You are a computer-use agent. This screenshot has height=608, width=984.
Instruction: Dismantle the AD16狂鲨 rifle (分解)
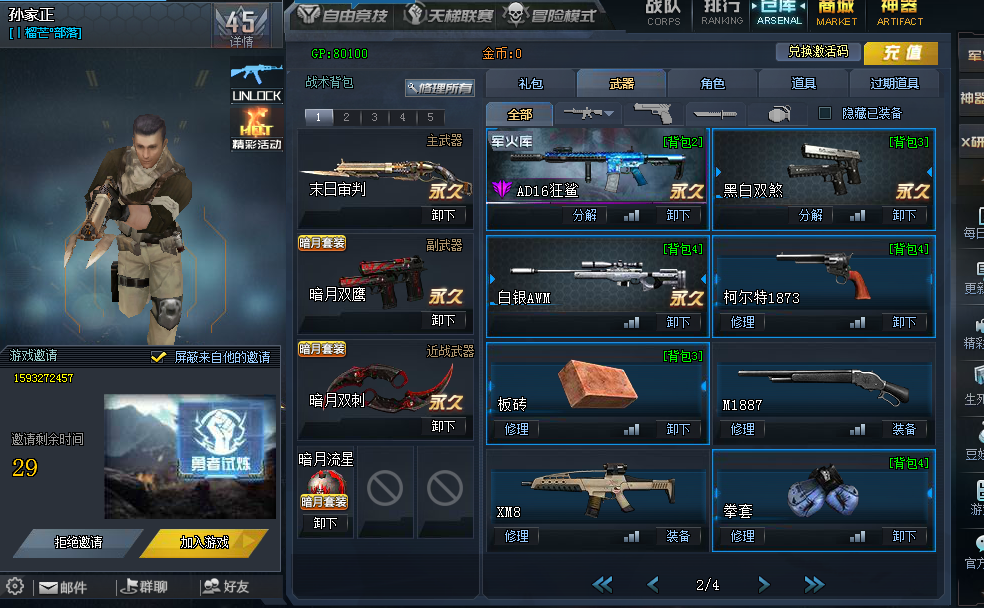point(584,215)
